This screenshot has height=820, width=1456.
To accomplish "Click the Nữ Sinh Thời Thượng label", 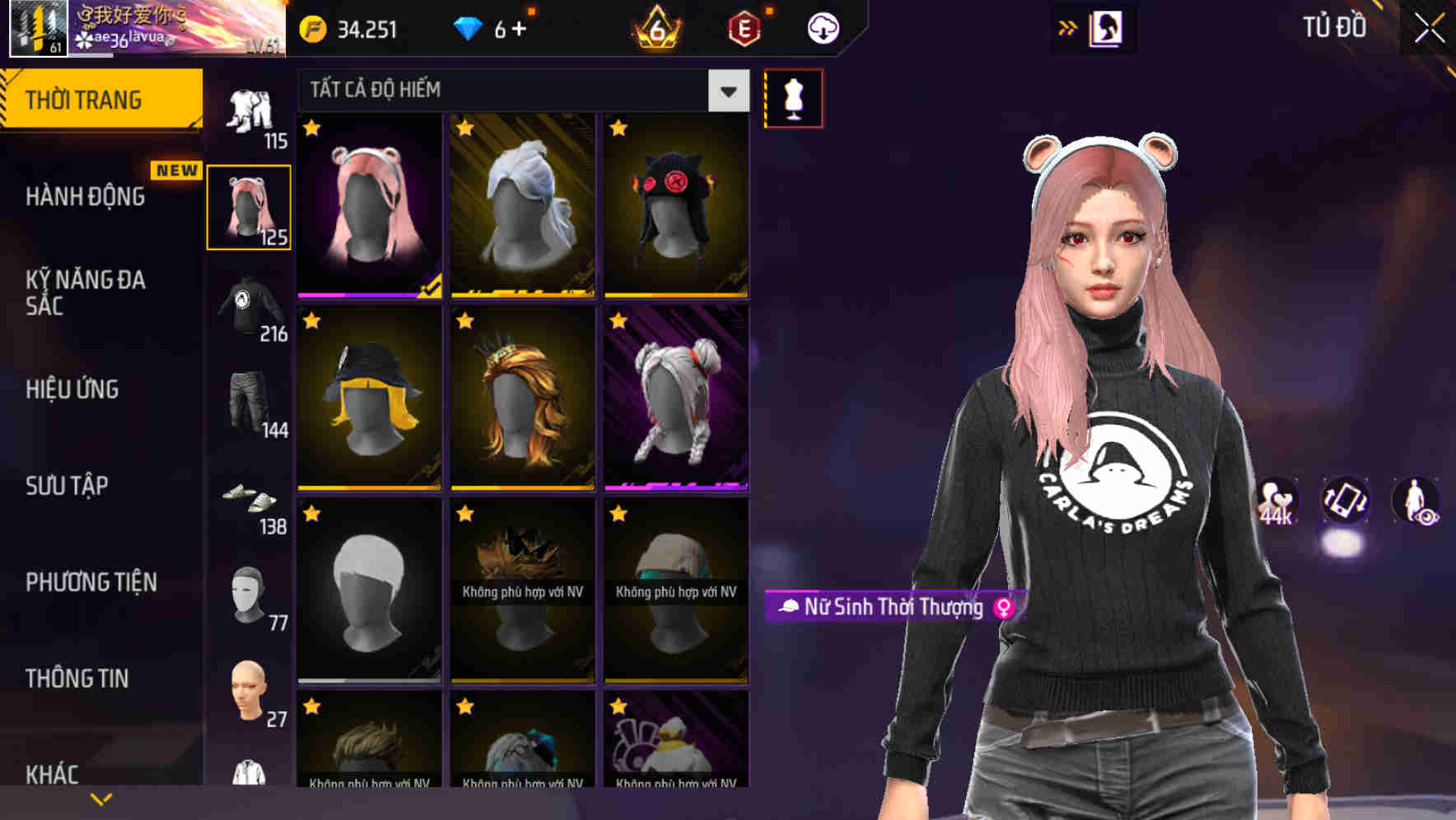I will (894, 608).
